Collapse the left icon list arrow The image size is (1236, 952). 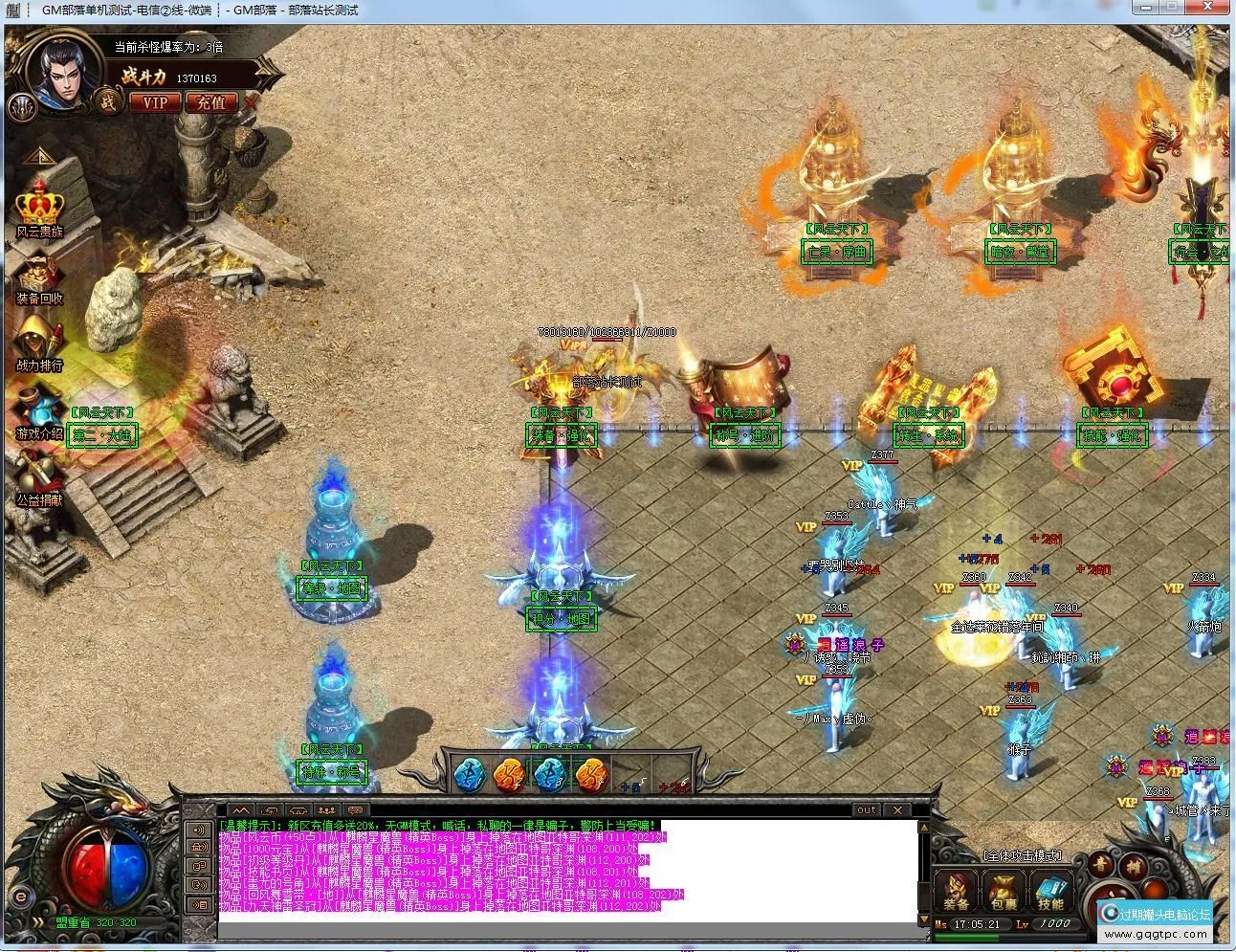[39, 157]
